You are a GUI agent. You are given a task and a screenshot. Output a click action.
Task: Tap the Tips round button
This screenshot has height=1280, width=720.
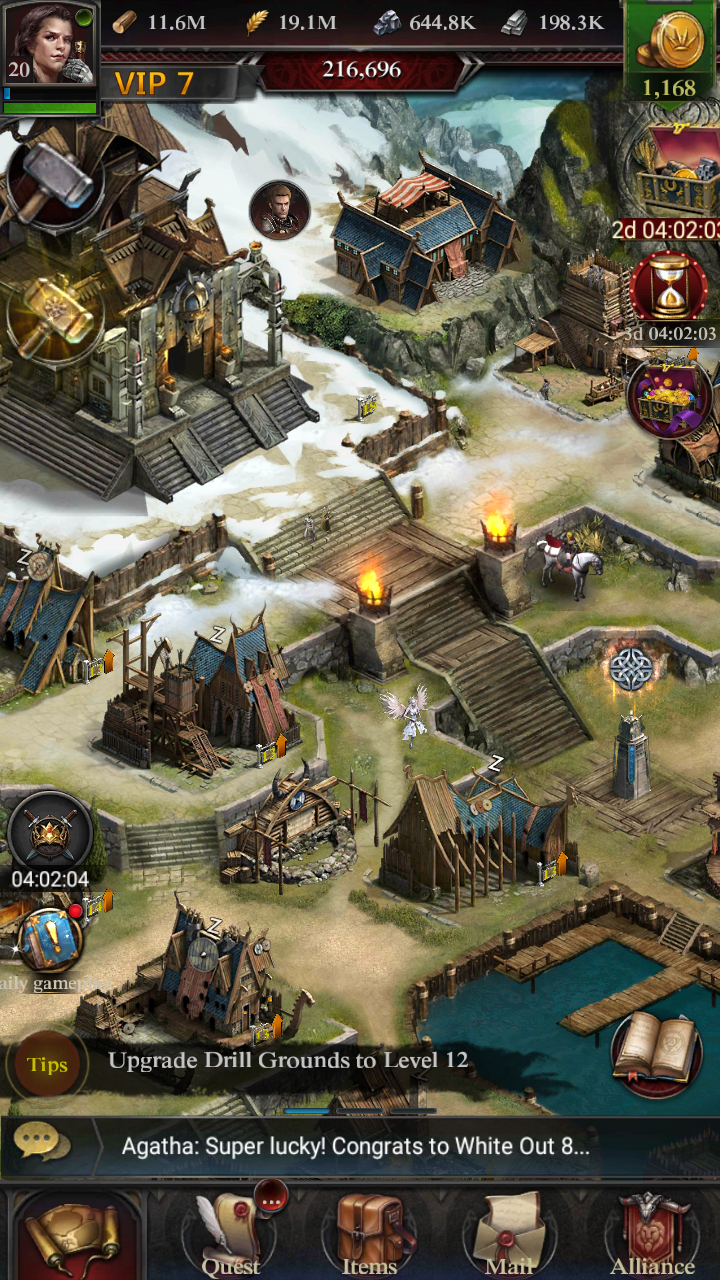coord(47,1064)
